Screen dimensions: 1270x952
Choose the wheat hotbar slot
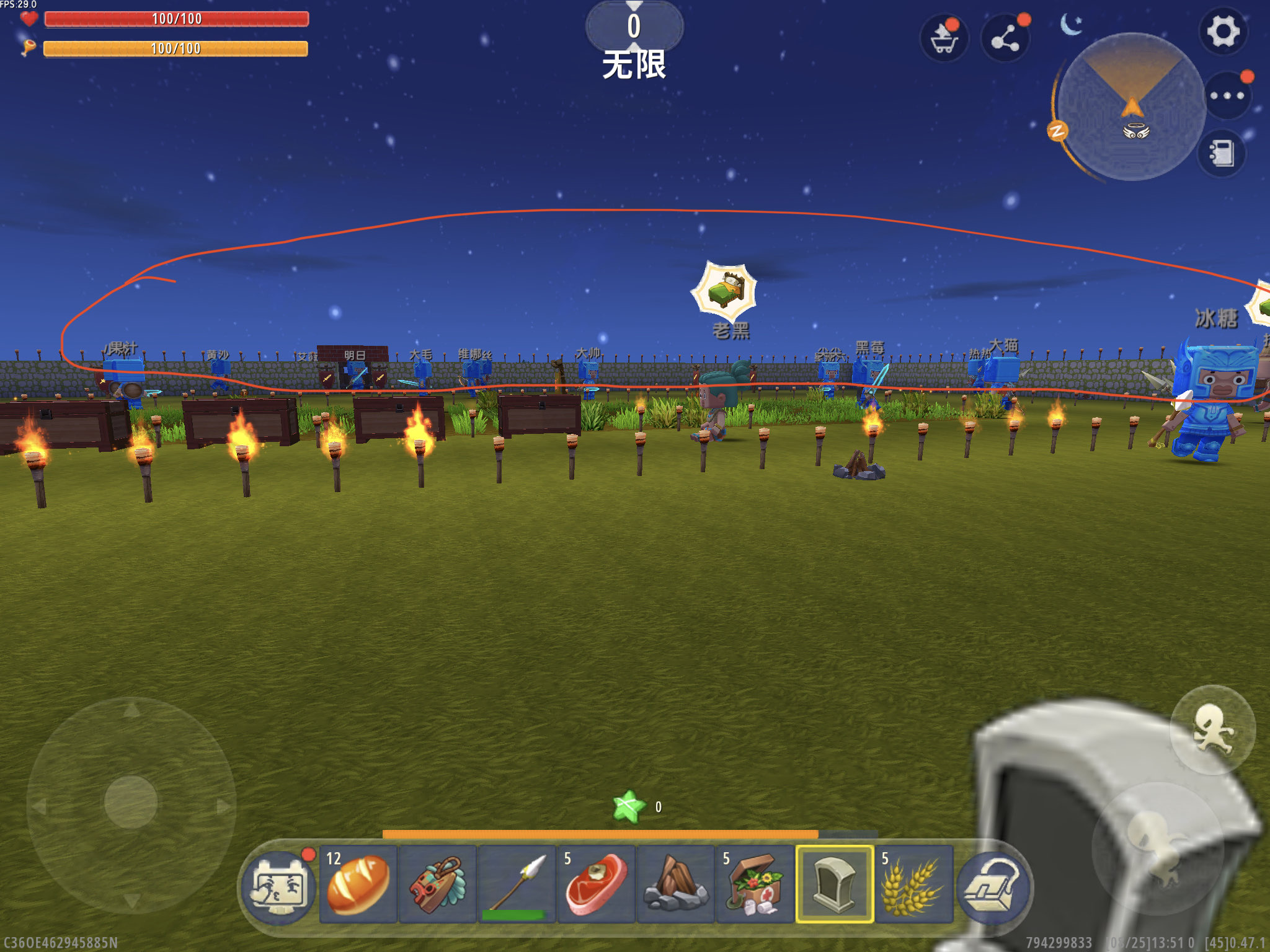click(x=914, y=884)
